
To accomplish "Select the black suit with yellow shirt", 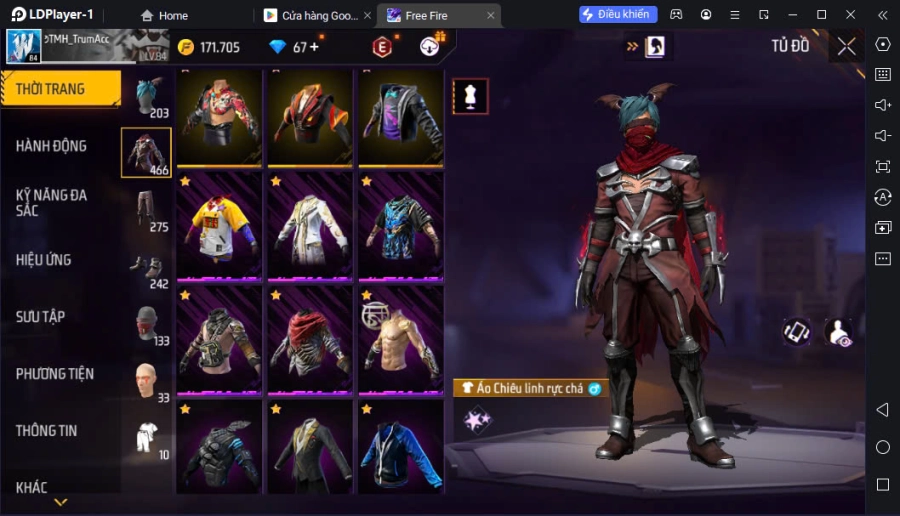I will 309,447.
